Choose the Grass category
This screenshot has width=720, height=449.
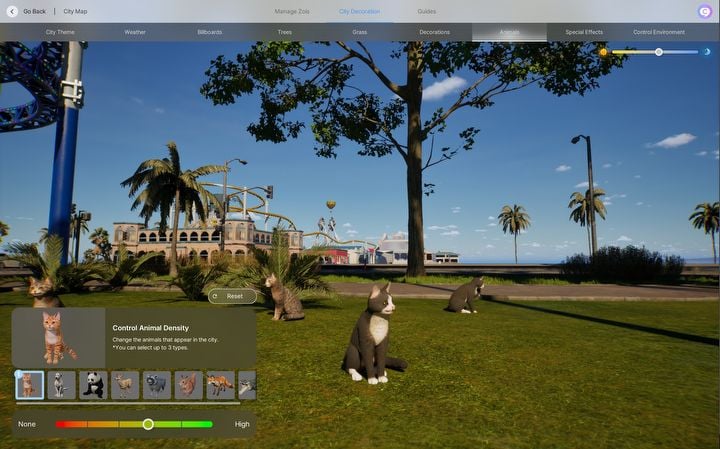[360, 32]
